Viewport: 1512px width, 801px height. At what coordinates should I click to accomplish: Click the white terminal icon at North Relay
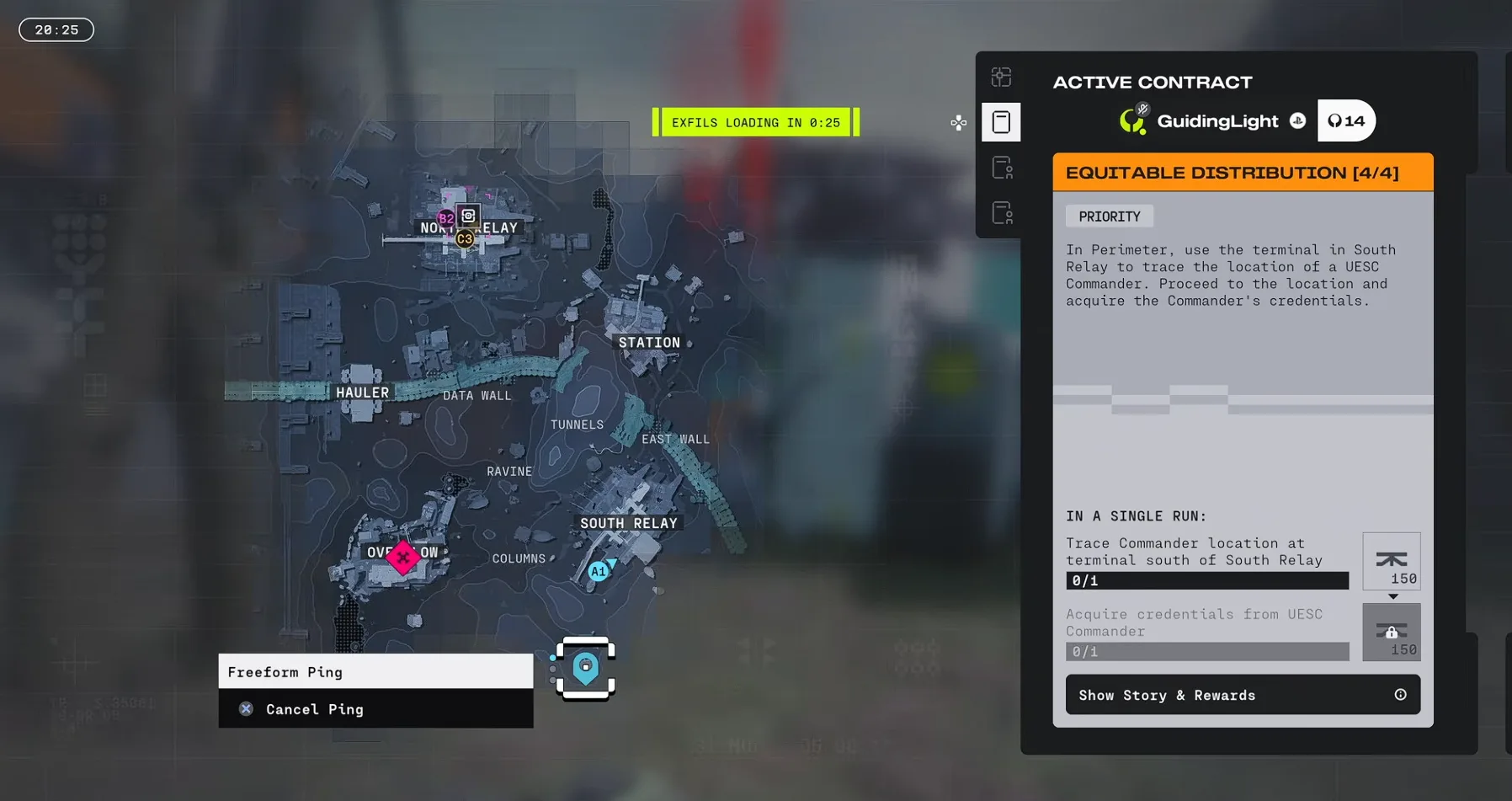[x=468, y=216]
